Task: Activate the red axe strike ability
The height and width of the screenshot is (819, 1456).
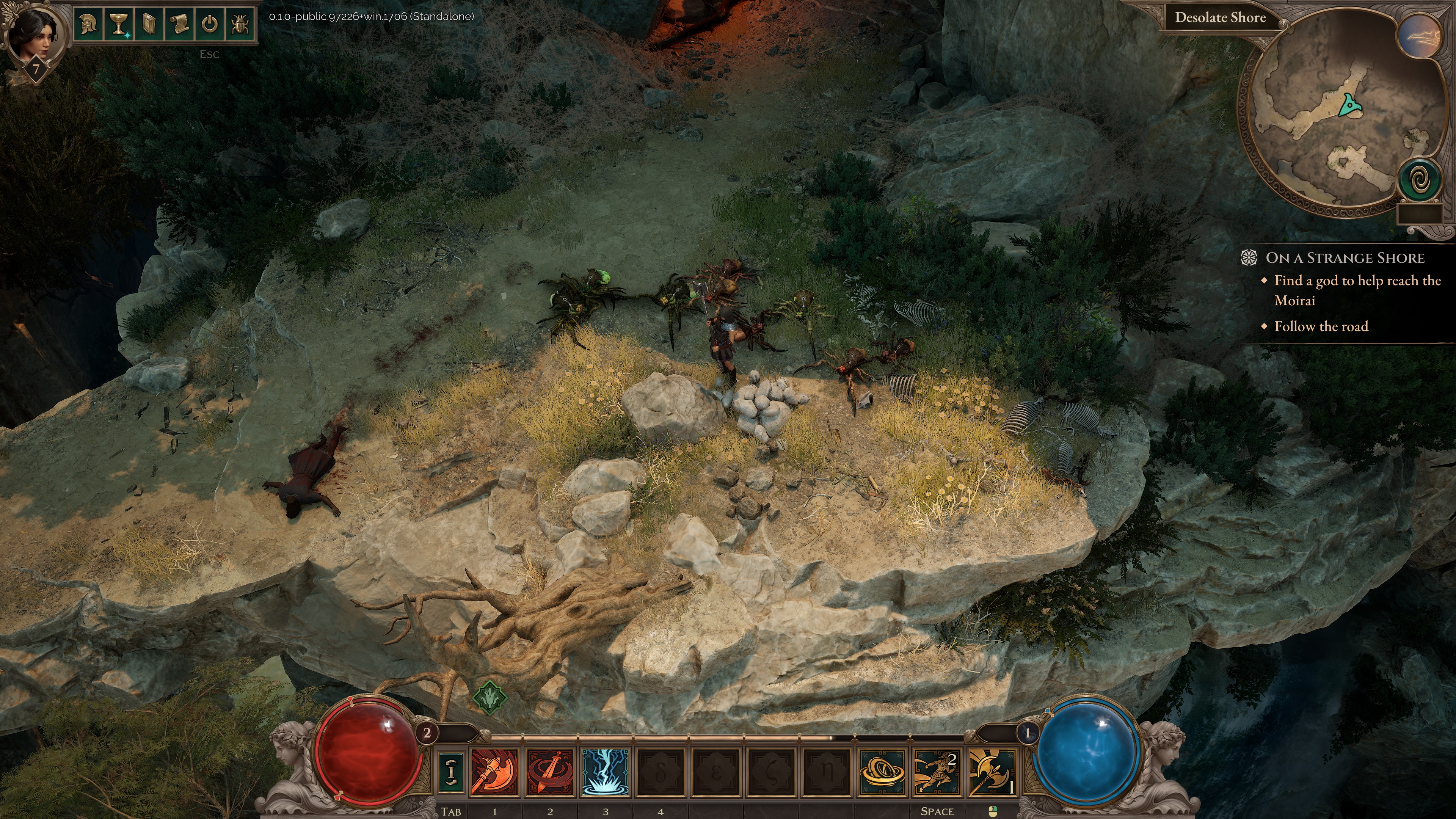Action: click(x=494, y=772)
